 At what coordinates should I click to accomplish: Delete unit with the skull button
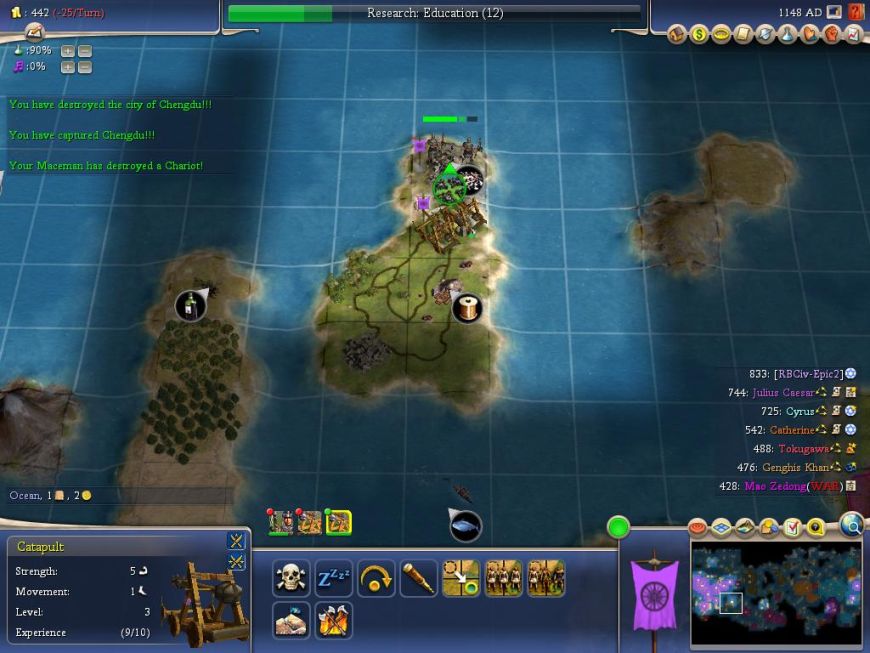pyautogui.click(x=291, y=578)
